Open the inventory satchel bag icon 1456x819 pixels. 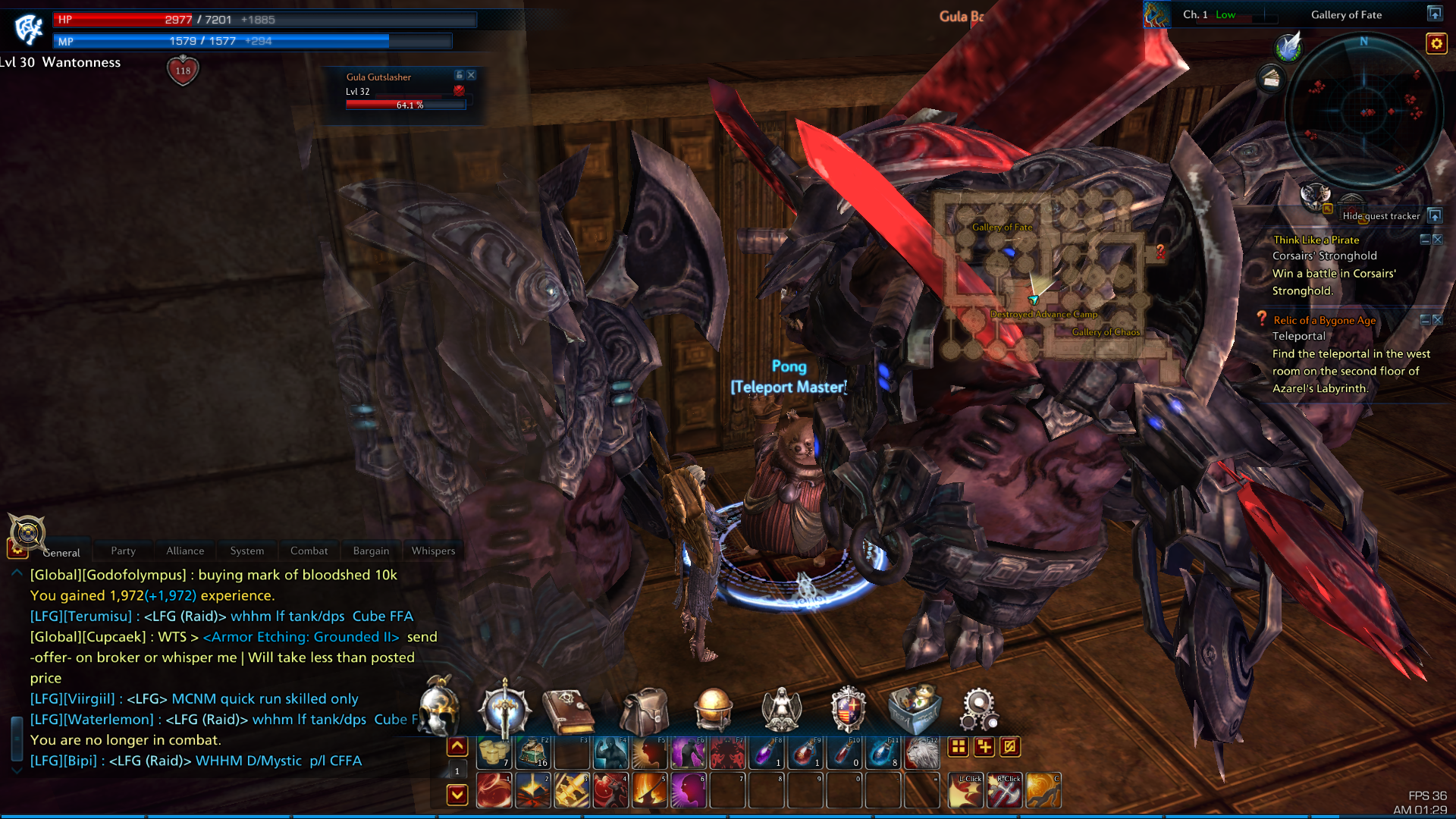coord(644,711)
